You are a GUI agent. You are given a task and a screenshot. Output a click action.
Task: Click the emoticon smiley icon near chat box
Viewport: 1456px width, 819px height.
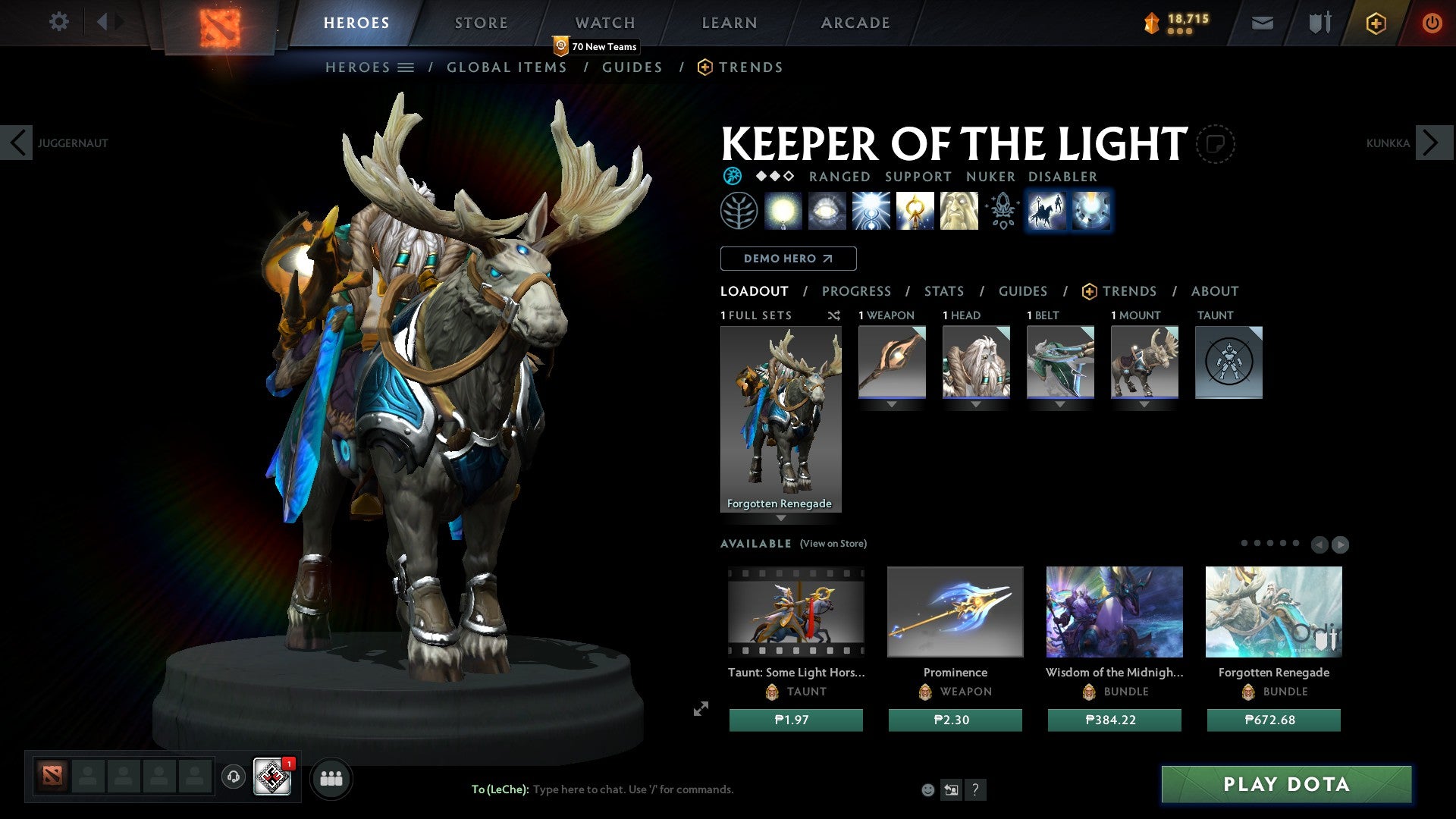click(x=927, y=789)
